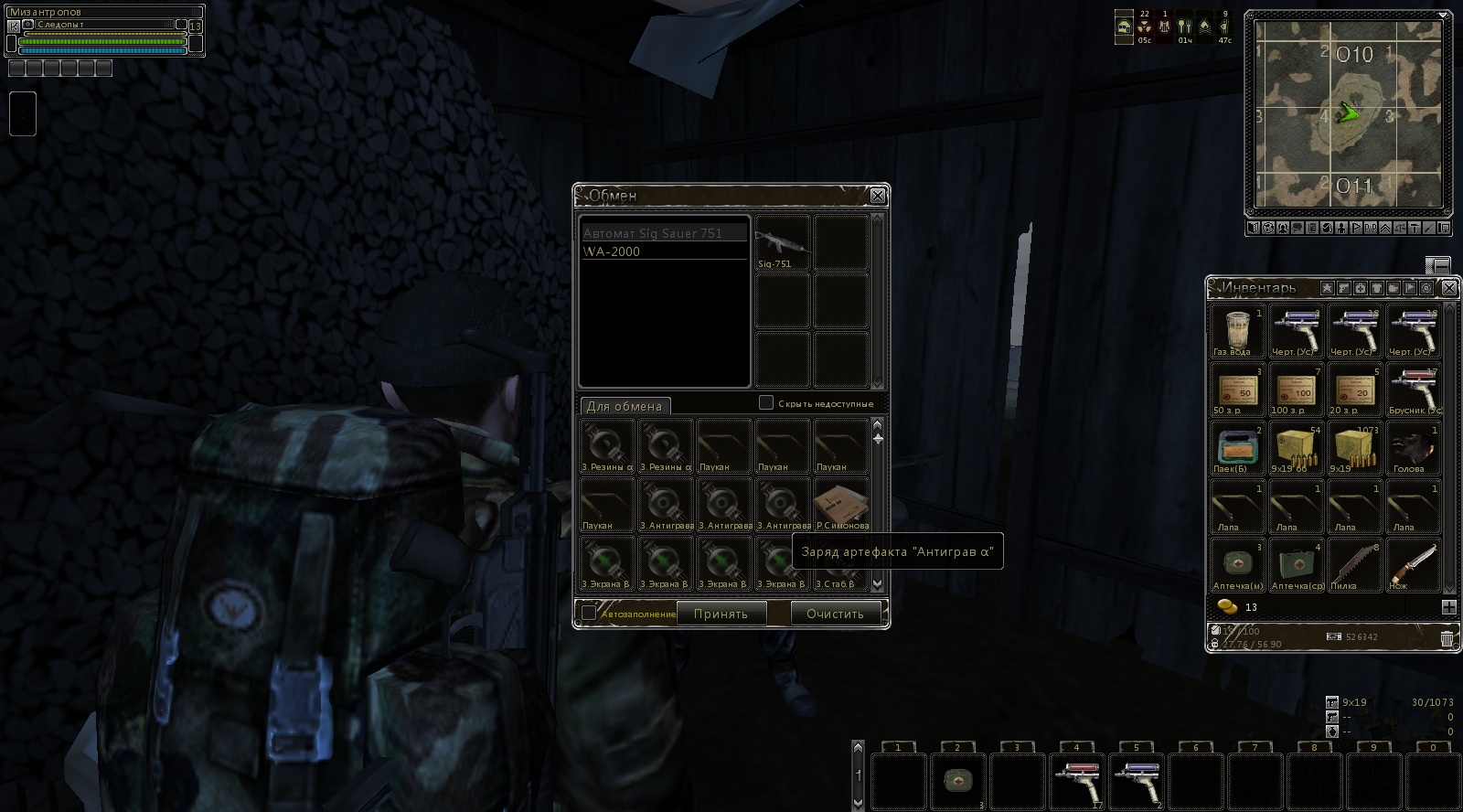The height and width of the screenshot is (812, 1463).
Task: Open the minimap
Action: [x=1347, y=114]
